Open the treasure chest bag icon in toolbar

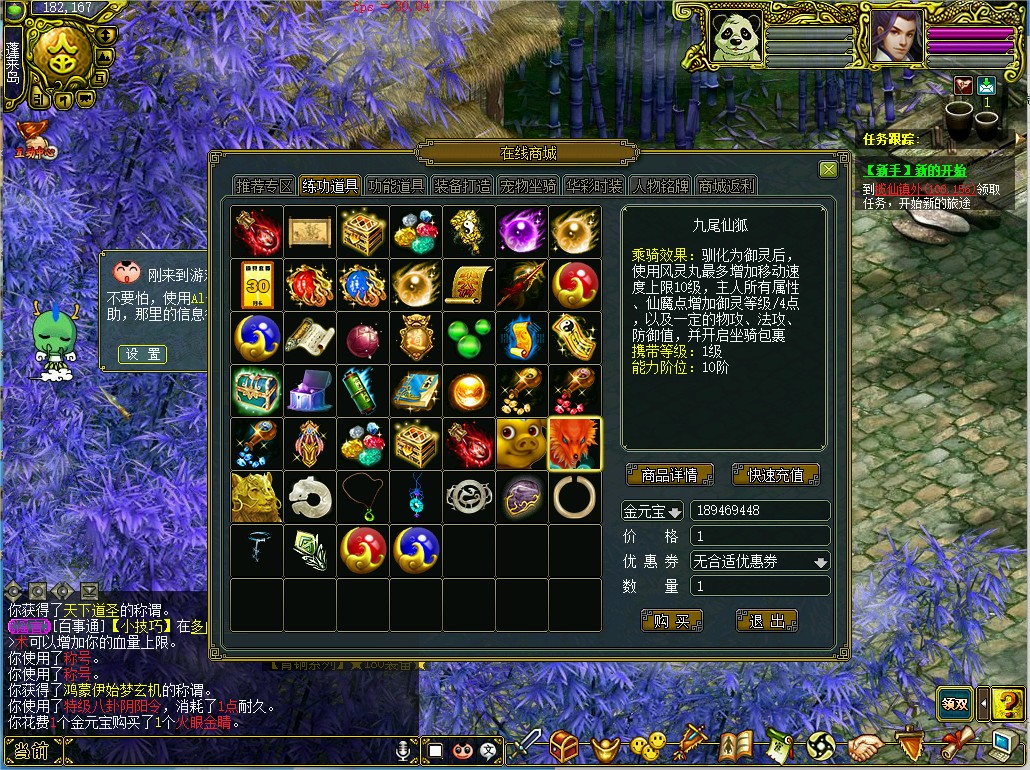(x=565, y=746)
